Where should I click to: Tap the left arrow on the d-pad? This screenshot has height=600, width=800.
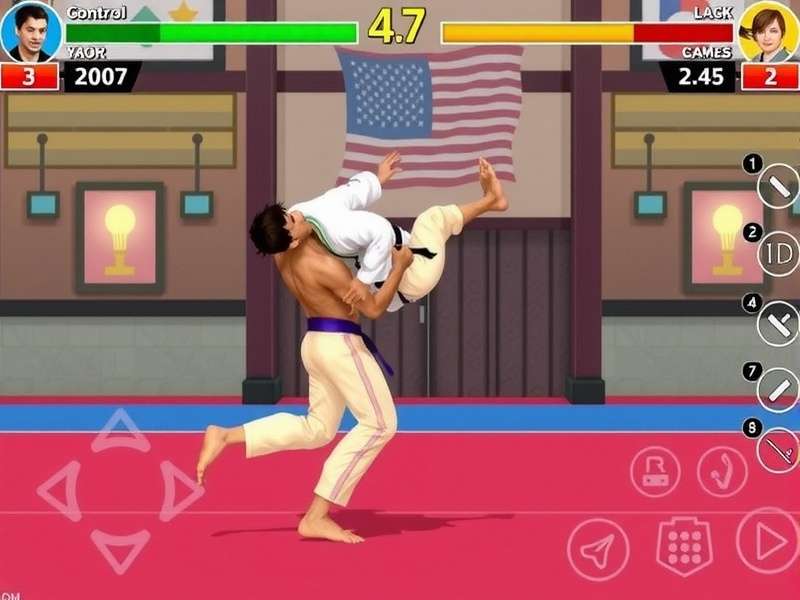click(x=60, y=490)
